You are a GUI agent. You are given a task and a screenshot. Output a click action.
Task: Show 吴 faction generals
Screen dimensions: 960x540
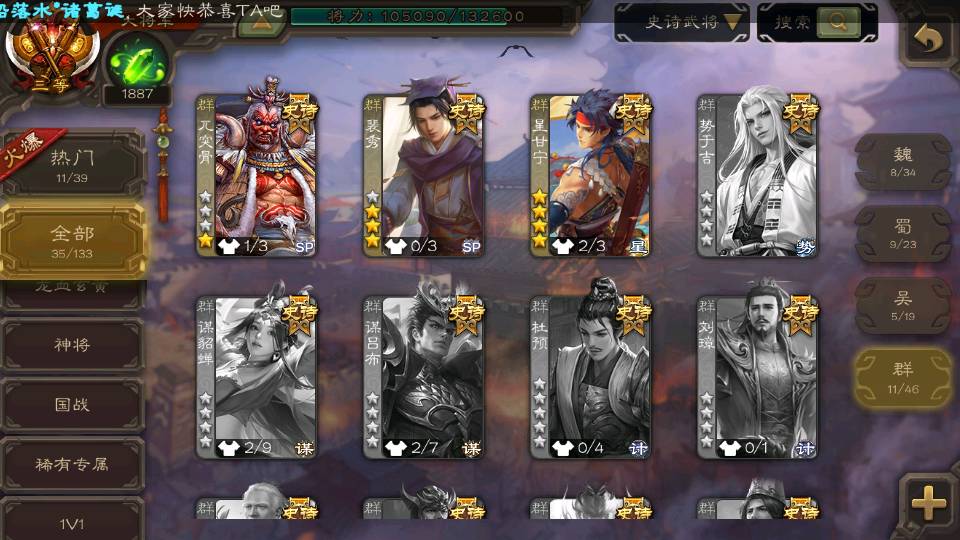pyautogui.click(x=902, y=305)
